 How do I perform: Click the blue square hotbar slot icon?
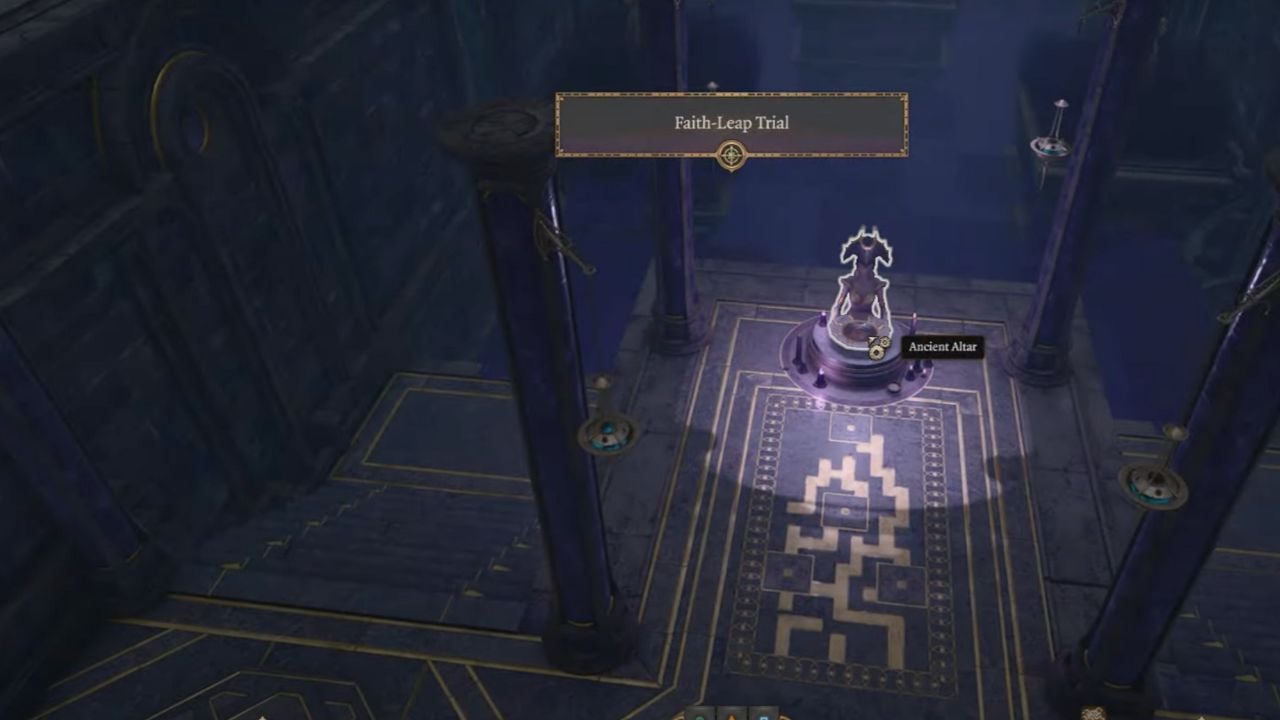763,717
